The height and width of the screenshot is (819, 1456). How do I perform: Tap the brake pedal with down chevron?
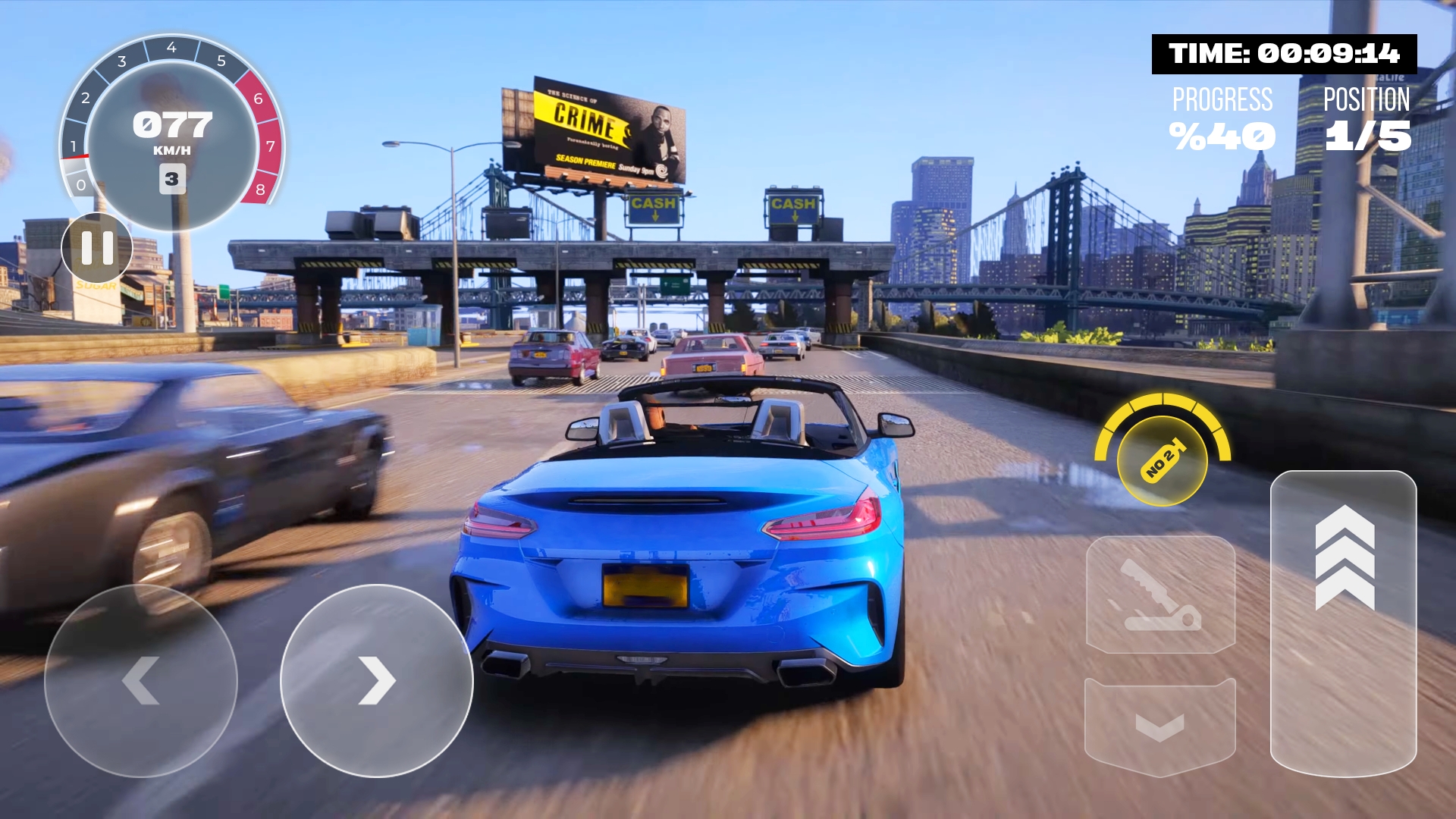pyautogui.click(x=1160, y=726)
